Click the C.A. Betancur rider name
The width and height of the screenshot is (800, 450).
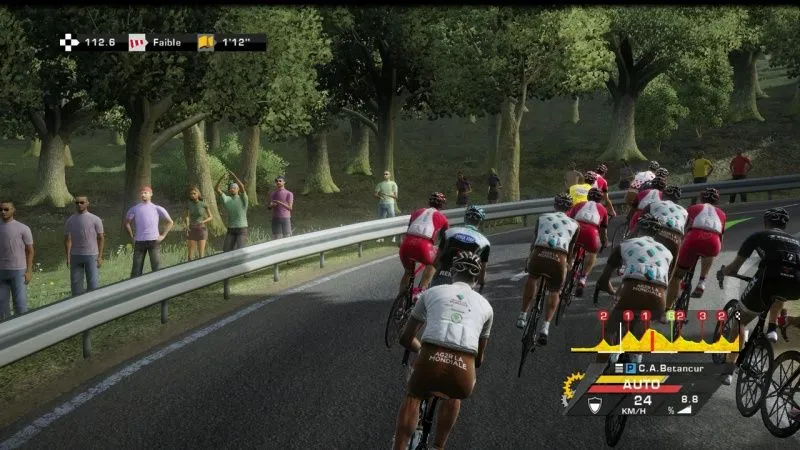click(672, 366)
